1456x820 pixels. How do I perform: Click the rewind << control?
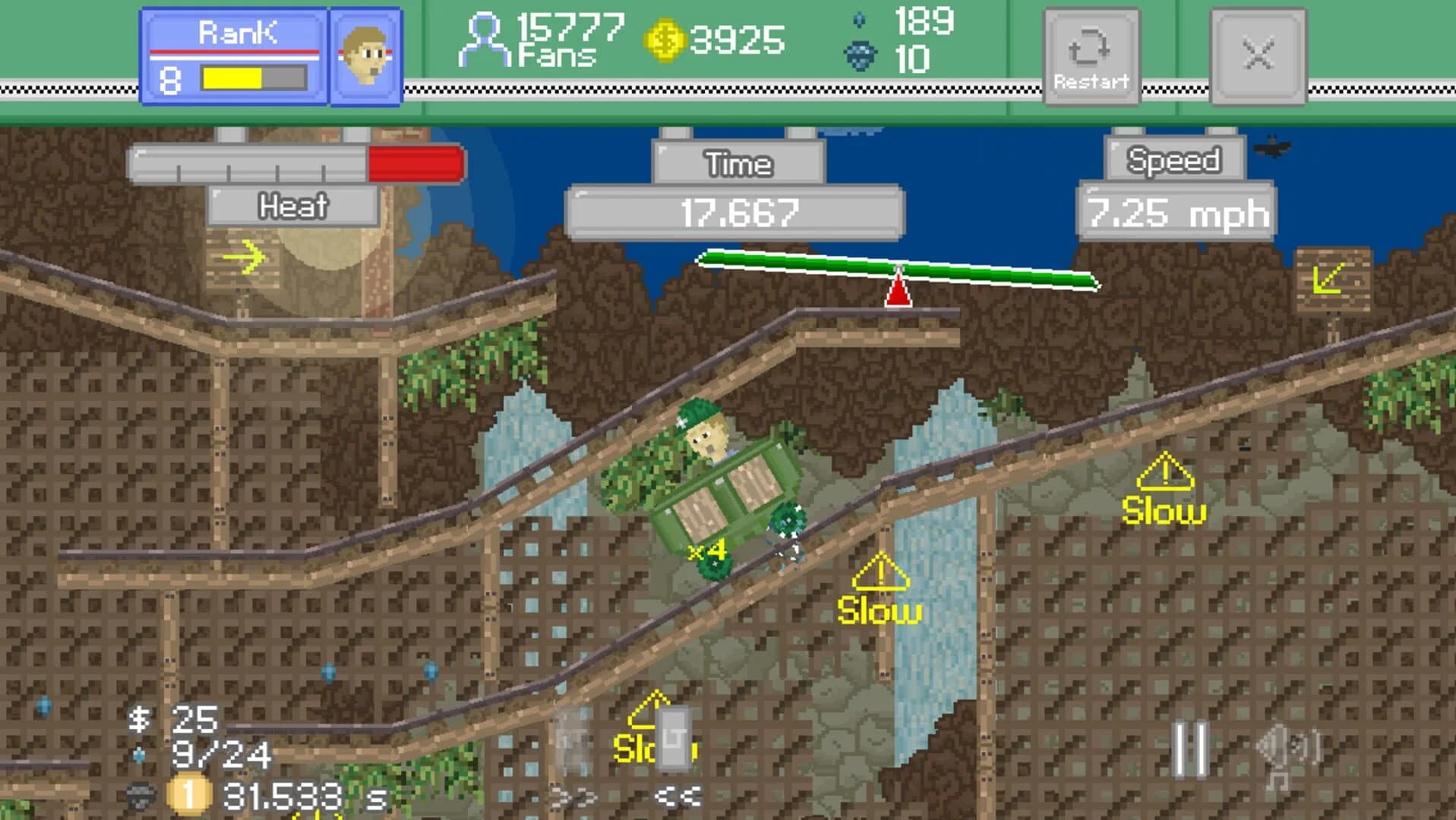pos(678,795)
